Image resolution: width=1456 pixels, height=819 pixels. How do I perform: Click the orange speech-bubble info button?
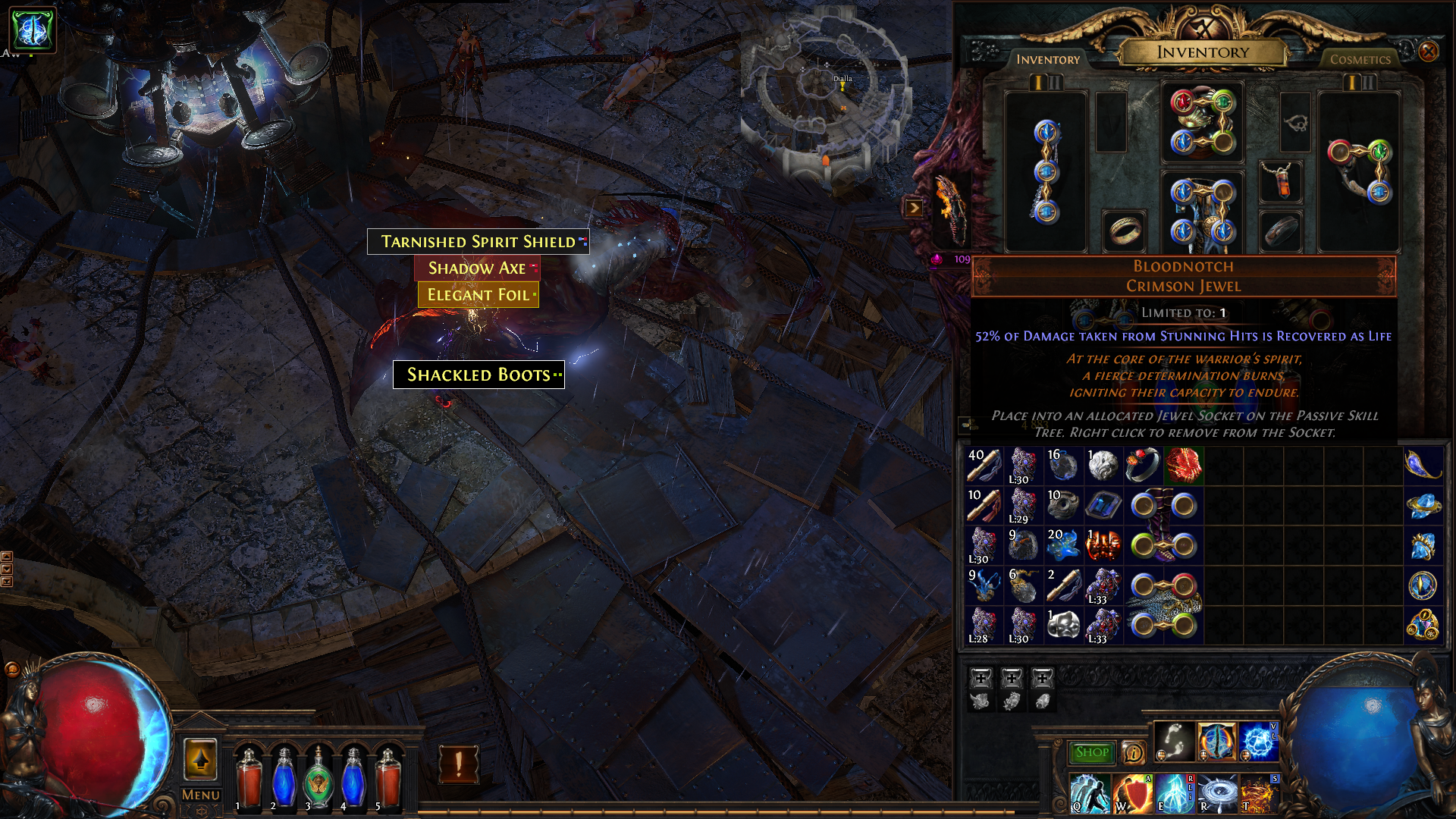[x=1133, y=752]
